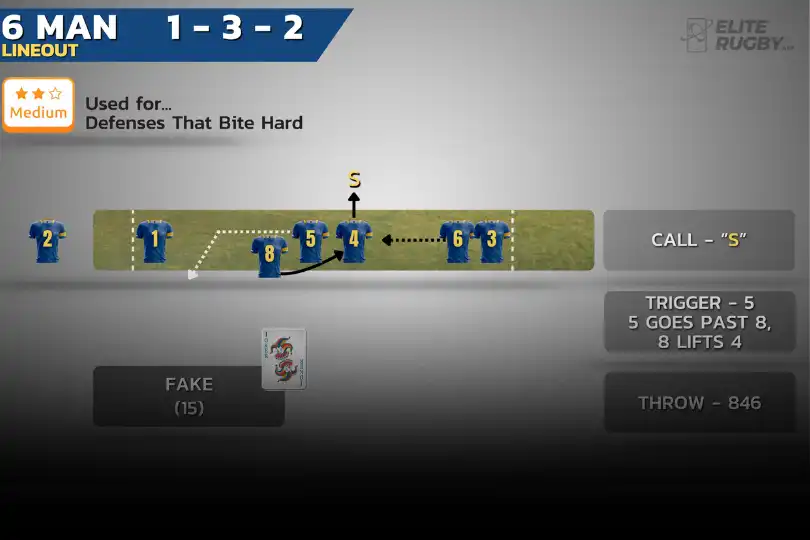The image size is (810, 540).
Task: Open the TRIGGER - 5 instruction panel
Action: point(699,322)
